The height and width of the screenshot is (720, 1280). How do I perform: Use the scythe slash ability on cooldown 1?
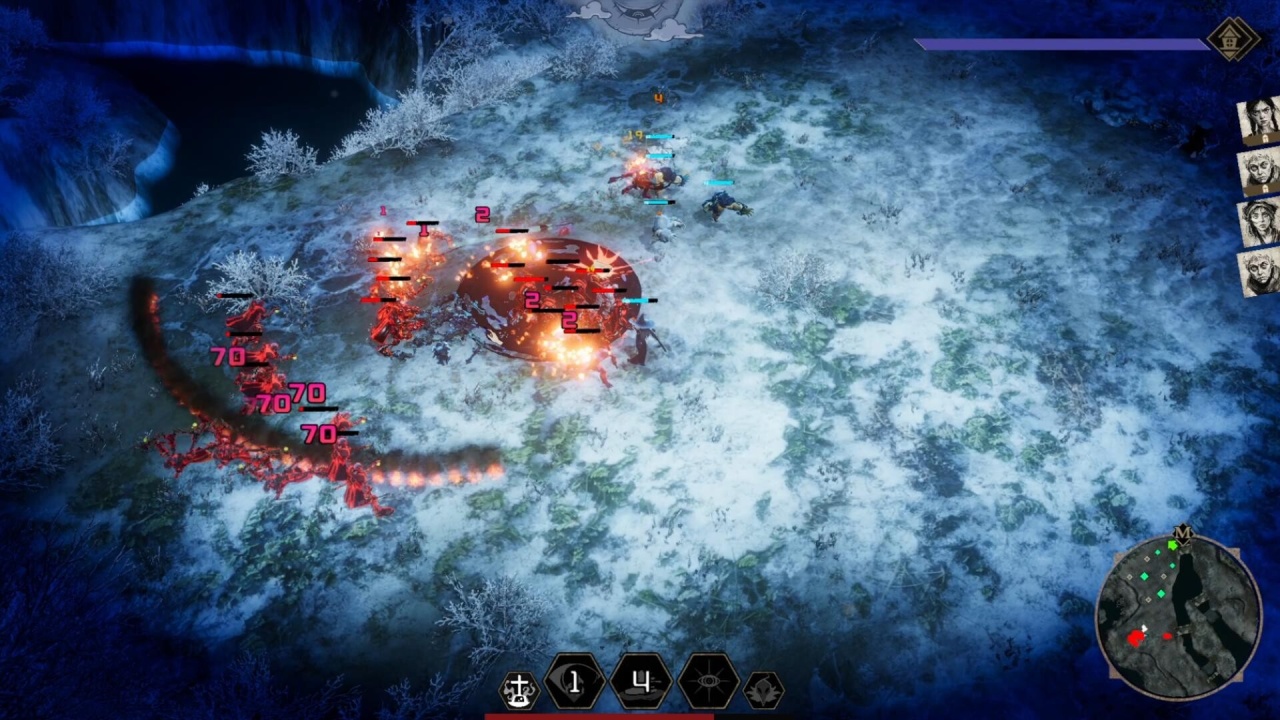pyautogui.click(x=574, y=683)
